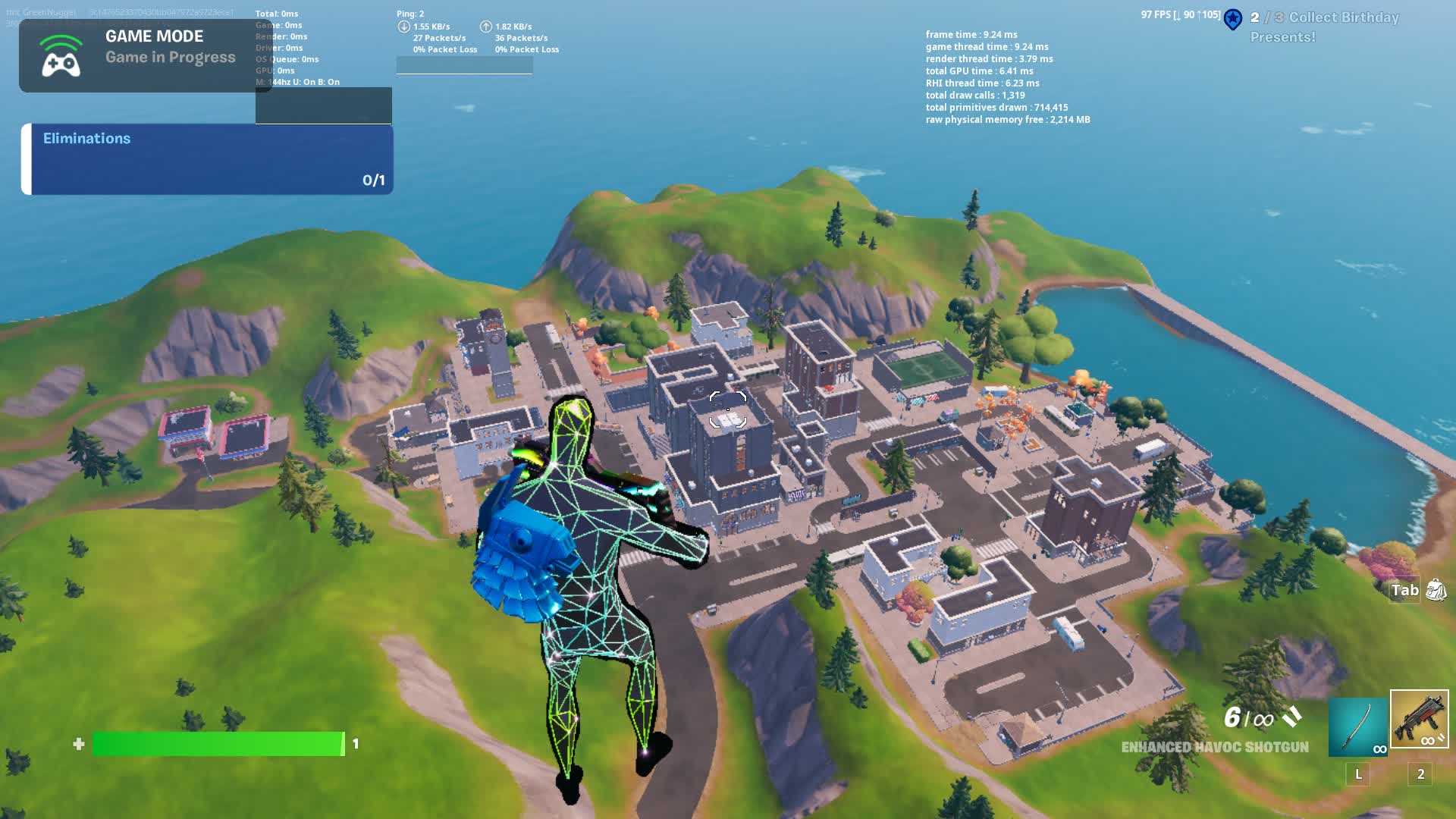1456x819 pixels.
Task: Select weapon slot 2 keybind label
Action: tap(1419, 775)
